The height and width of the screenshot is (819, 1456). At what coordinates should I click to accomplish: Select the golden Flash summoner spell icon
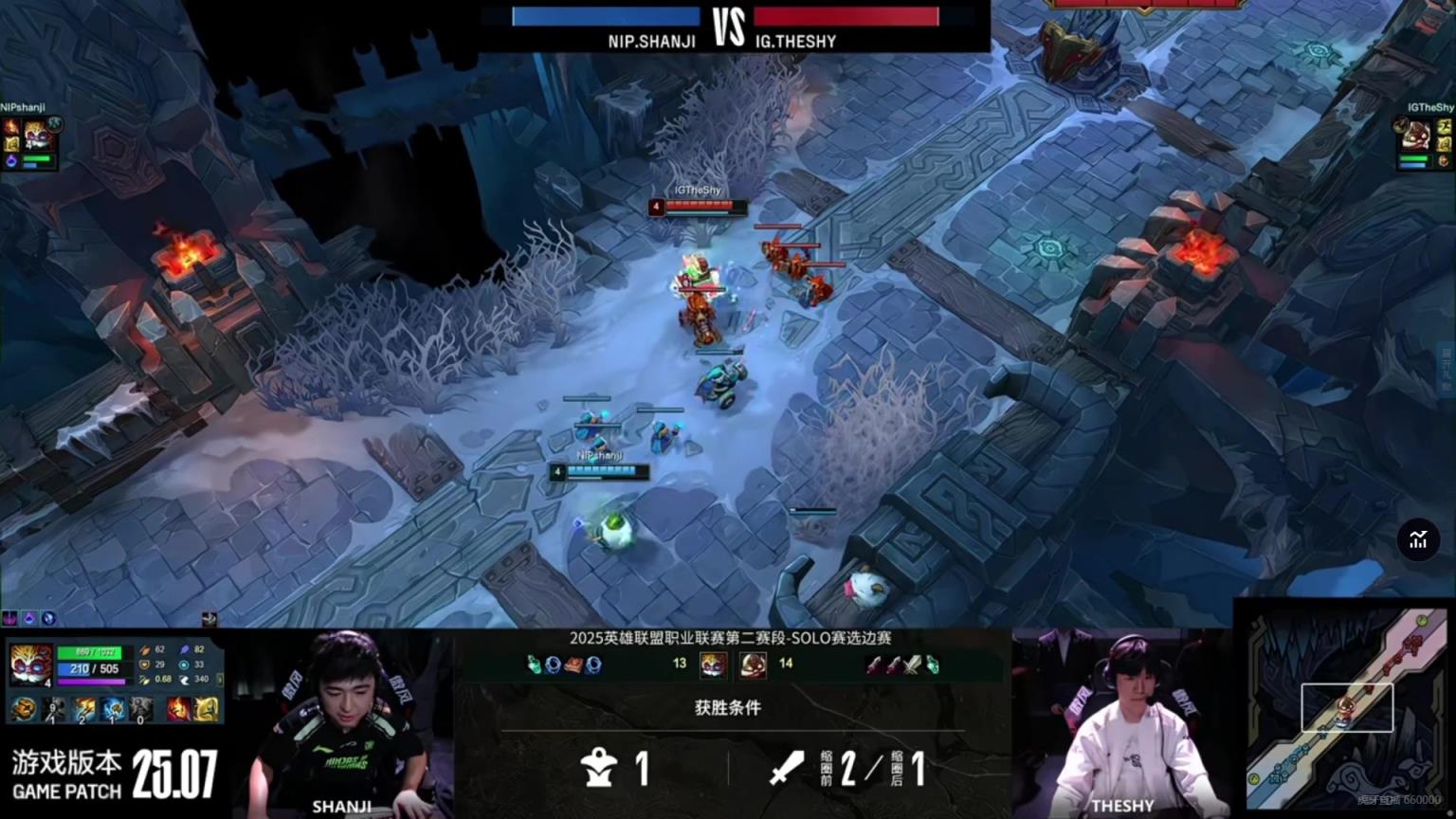[x=206, y=708]
